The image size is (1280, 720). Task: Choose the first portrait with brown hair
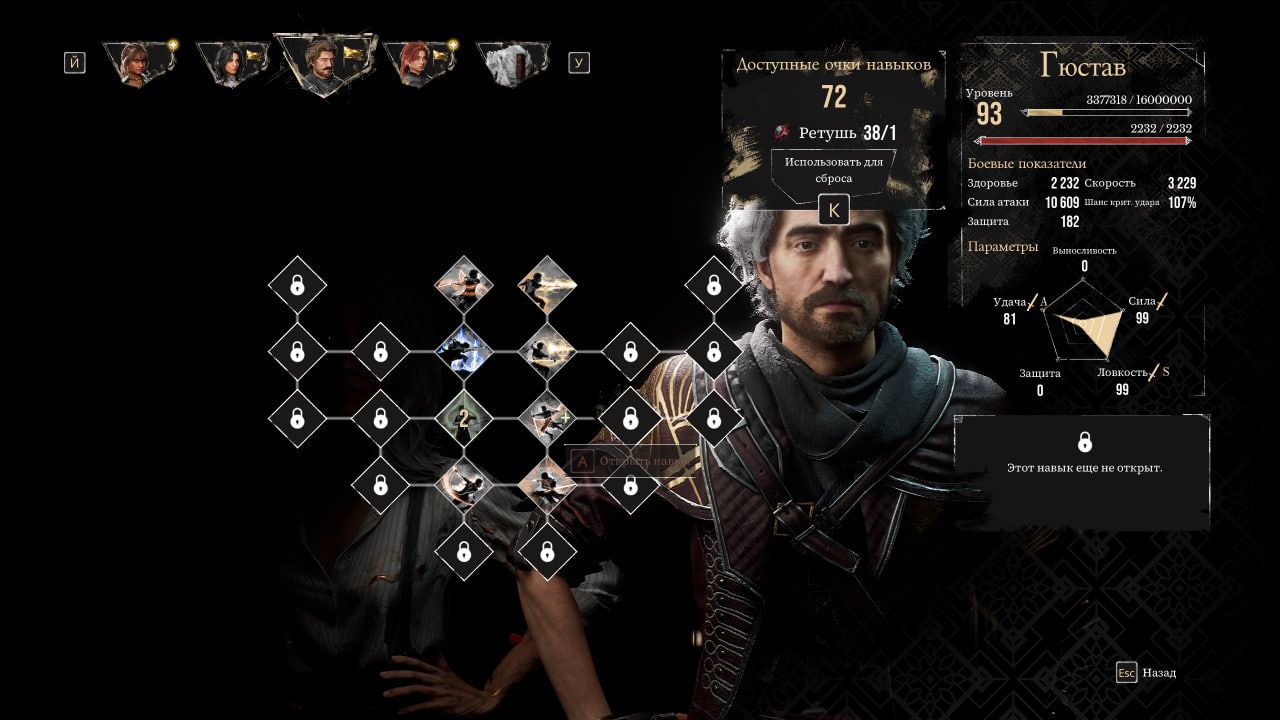(x=138, y=63)
